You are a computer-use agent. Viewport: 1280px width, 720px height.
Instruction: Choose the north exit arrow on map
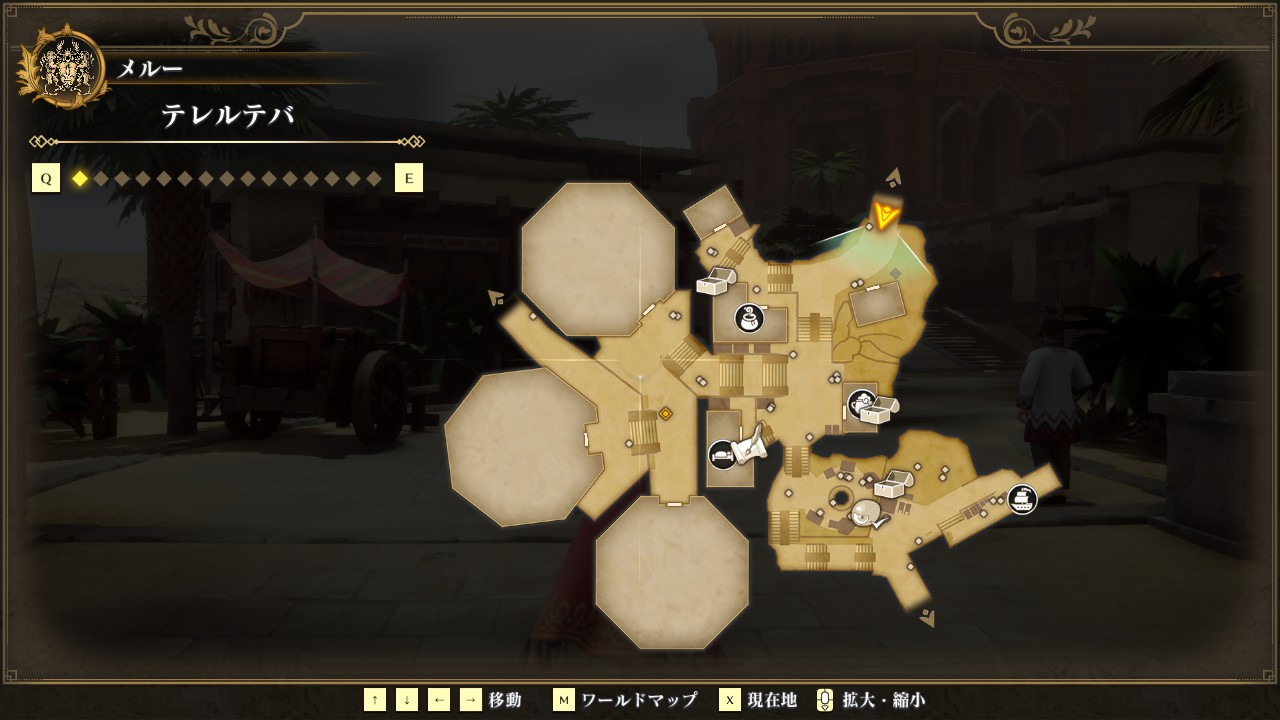pos(894,178)
